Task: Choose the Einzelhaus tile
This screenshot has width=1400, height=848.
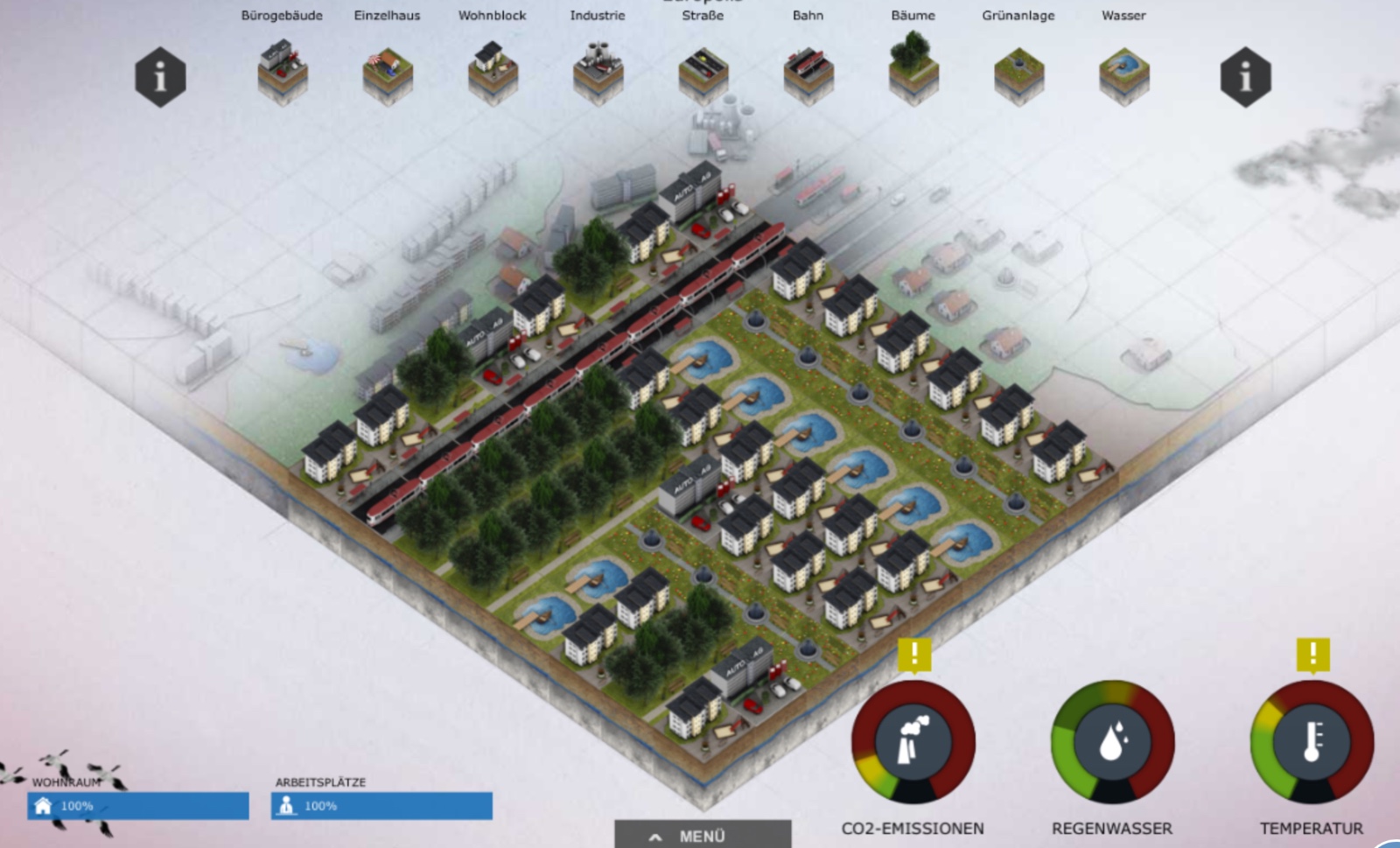Action: coord(388,75)
